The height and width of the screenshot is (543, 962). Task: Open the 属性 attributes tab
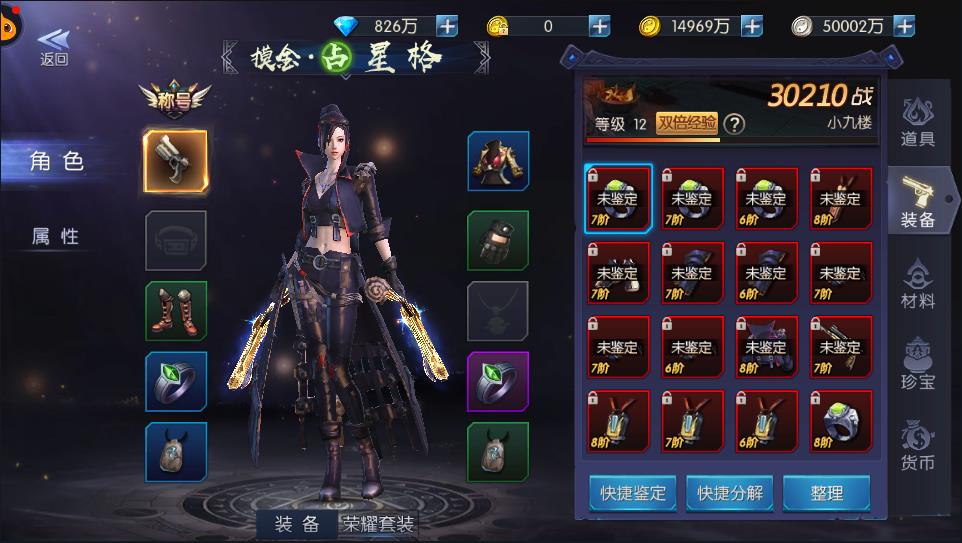(x=57, y=236)
